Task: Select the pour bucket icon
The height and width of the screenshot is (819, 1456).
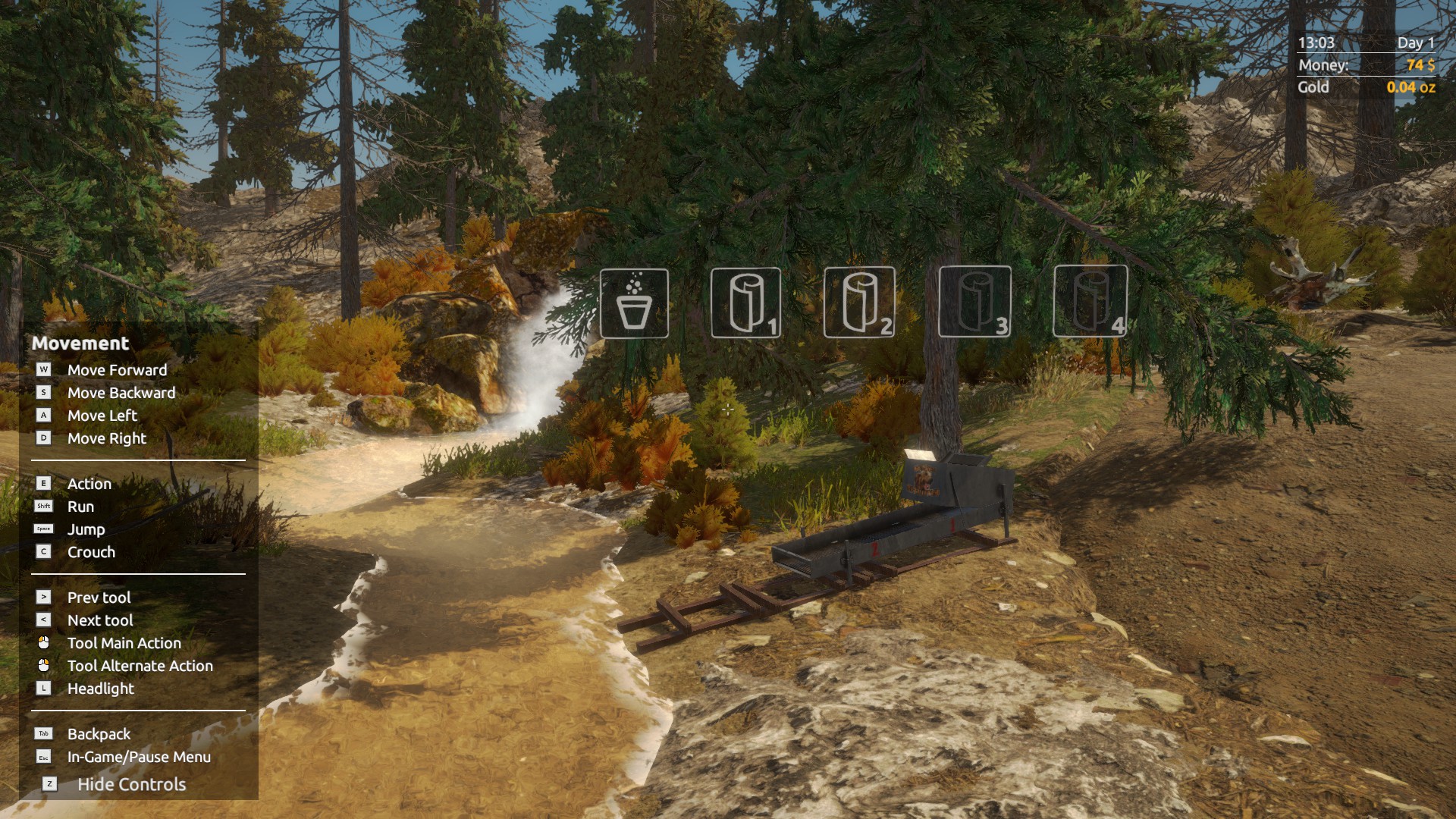Action: (634, 303)
